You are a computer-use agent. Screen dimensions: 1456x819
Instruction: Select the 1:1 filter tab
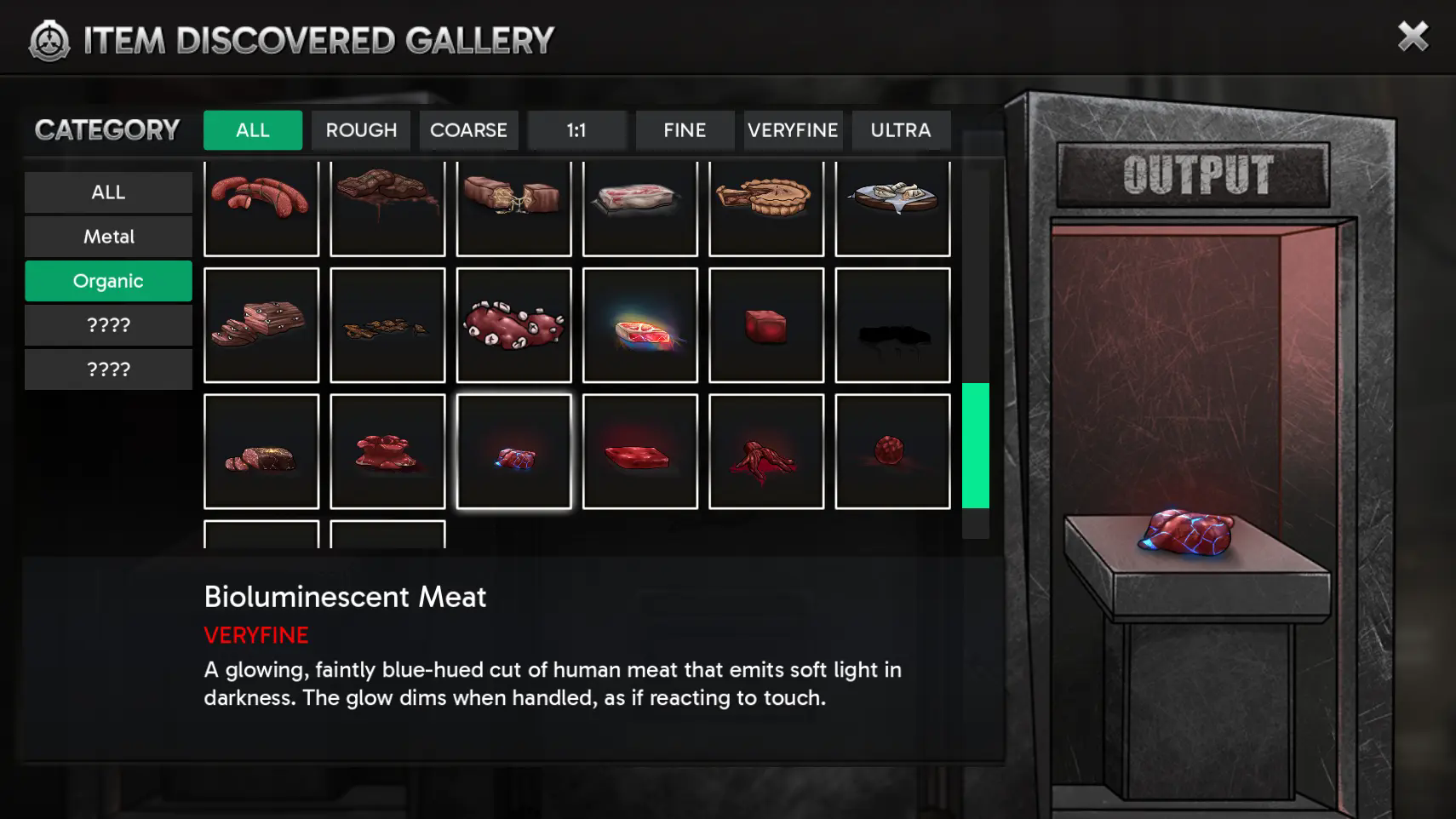point(576,130)
